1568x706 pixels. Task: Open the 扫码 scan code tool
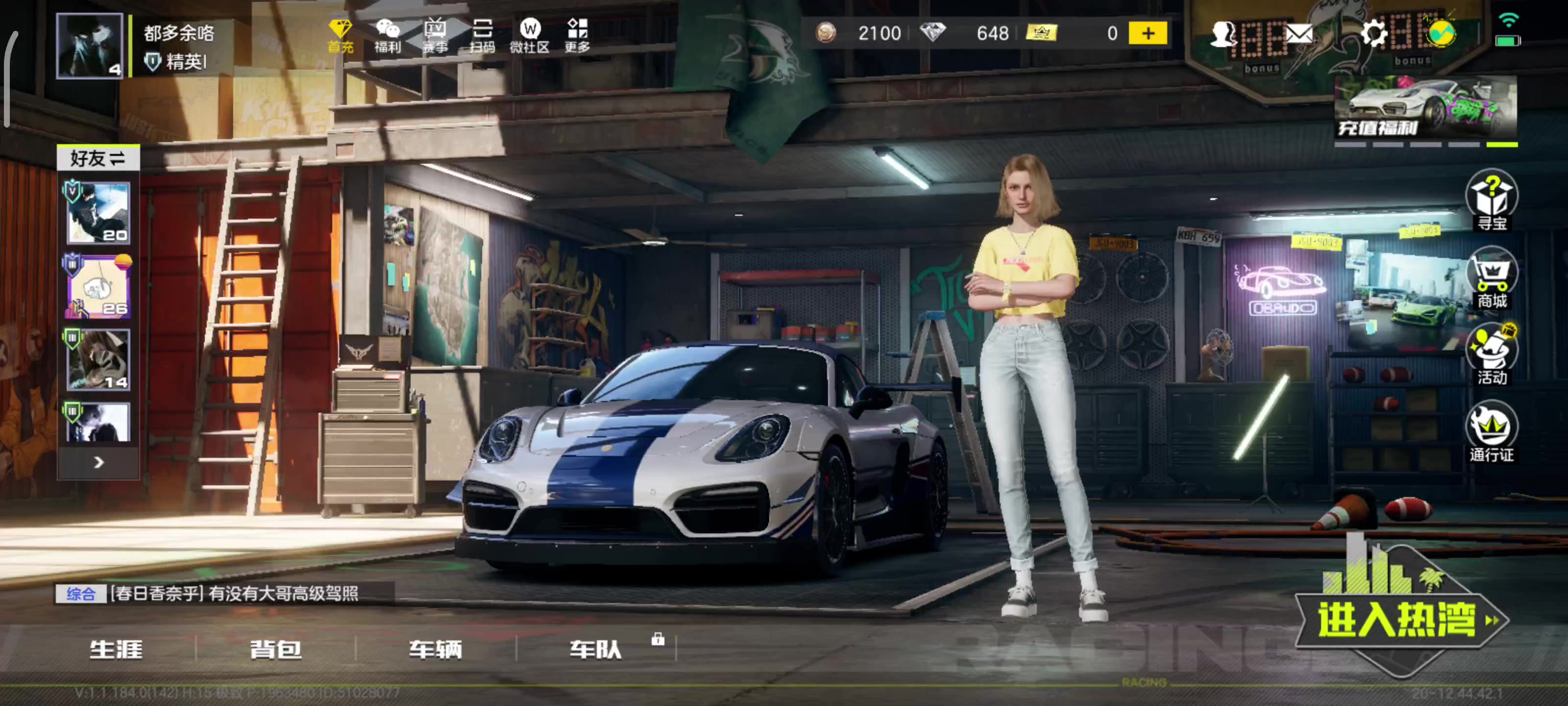pyautogui.click(x=482, y=35)
